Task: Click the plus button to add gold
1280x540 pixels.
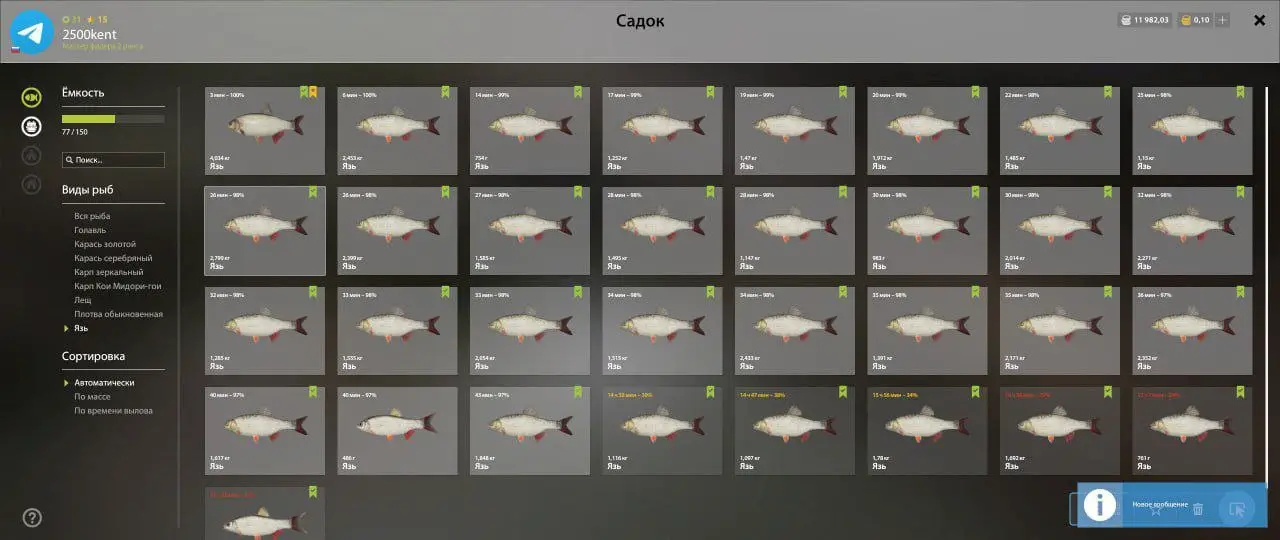Action: 1222,20
